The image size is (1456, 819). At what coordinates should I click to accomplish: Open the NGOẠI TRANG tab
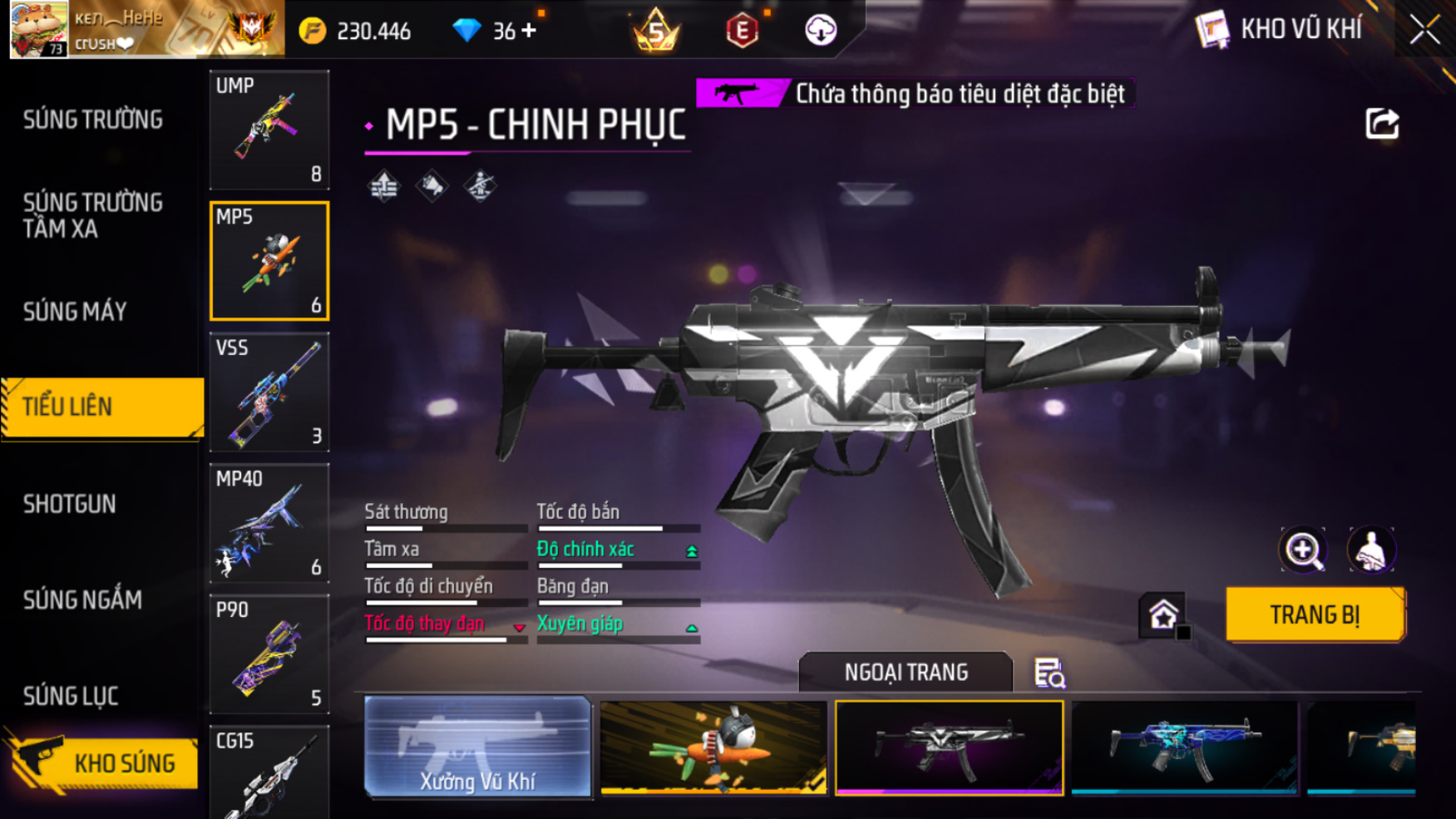pyautogui.click(x=906, y=672)
